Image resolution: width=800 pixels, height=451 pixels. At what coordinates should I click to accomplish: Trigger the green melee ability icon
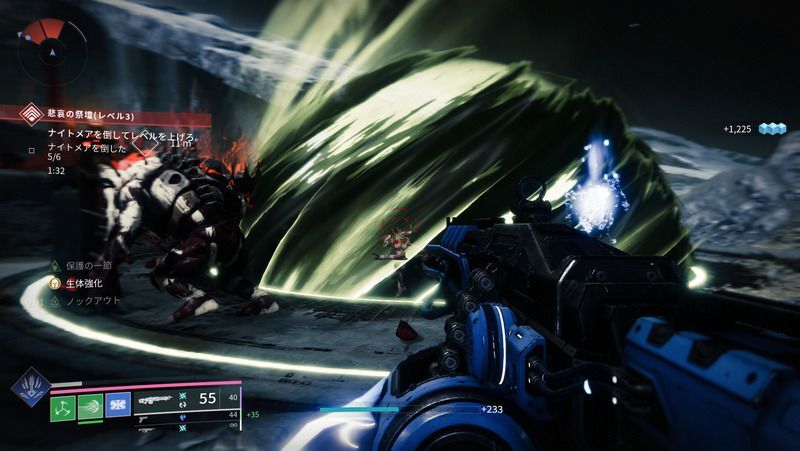pyautogui.click(x=91, y=404)
